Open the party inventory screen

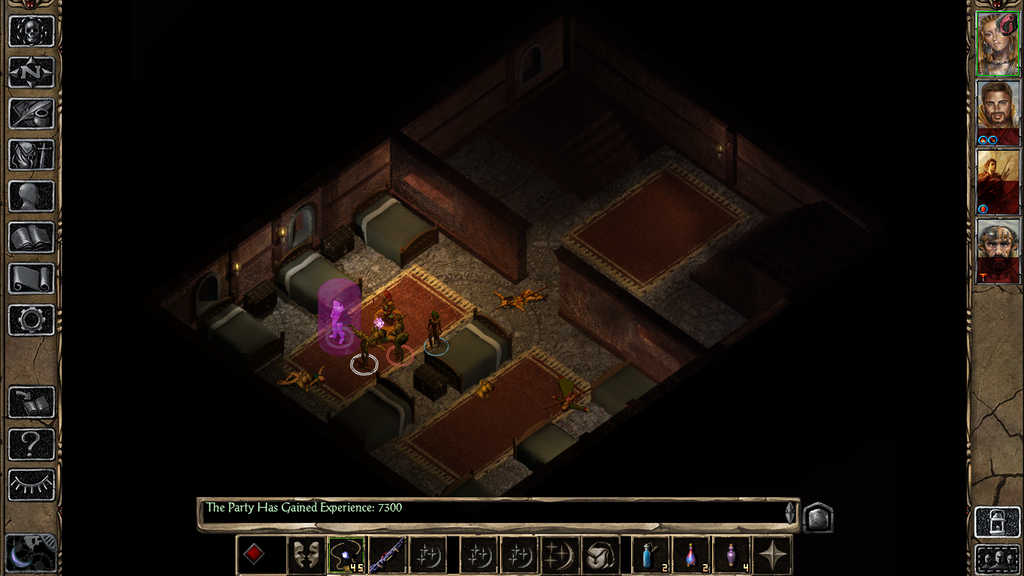pos(31,155)
